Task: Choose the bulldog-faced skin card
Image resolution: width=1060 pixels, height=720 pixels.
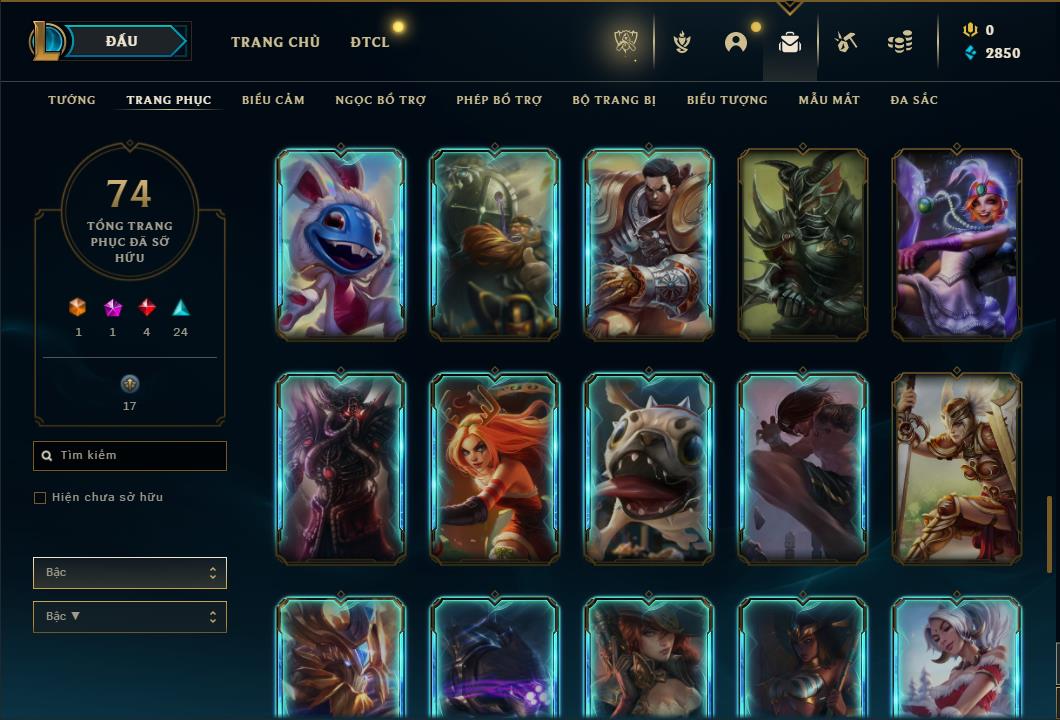Action: point(649,468)
